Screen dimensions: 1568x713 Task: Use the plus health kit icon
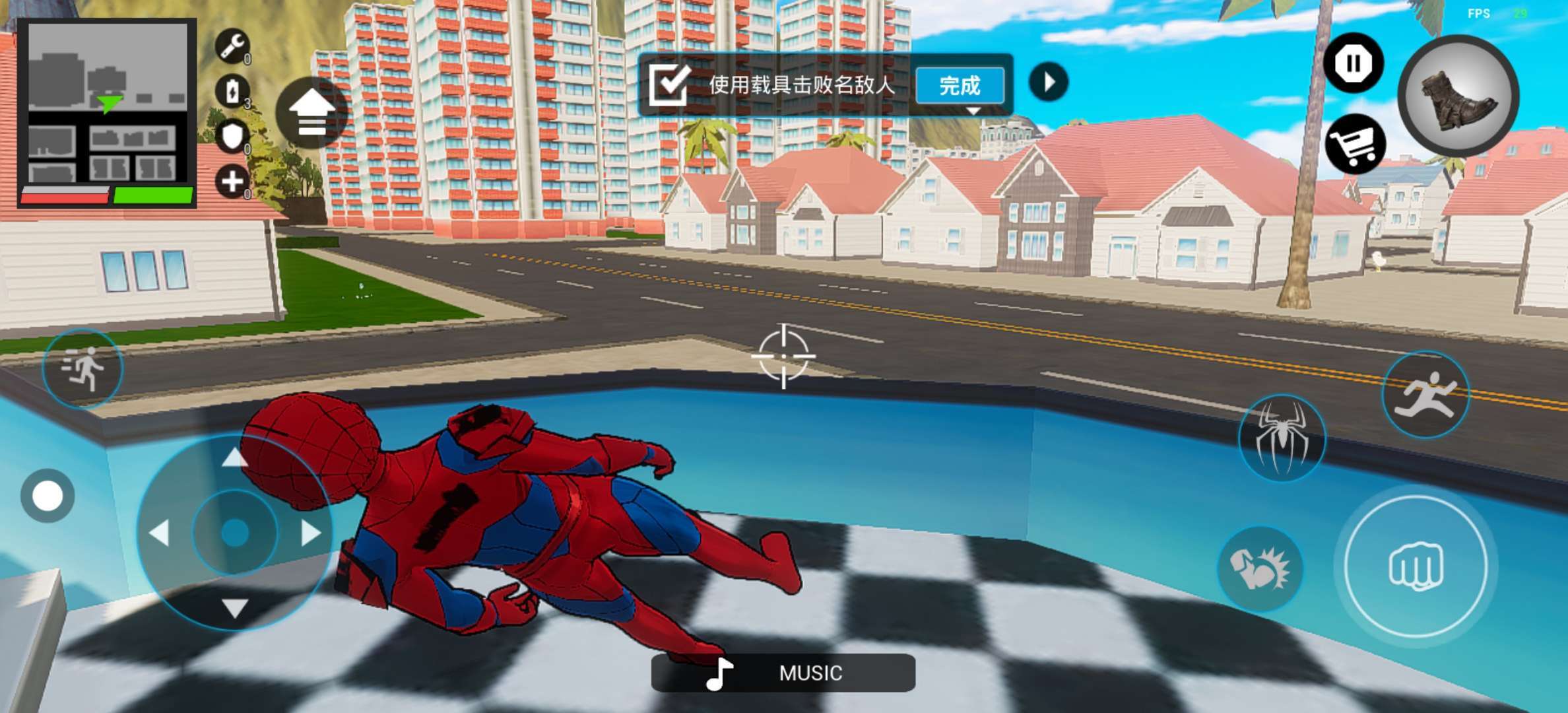(232, 182)
